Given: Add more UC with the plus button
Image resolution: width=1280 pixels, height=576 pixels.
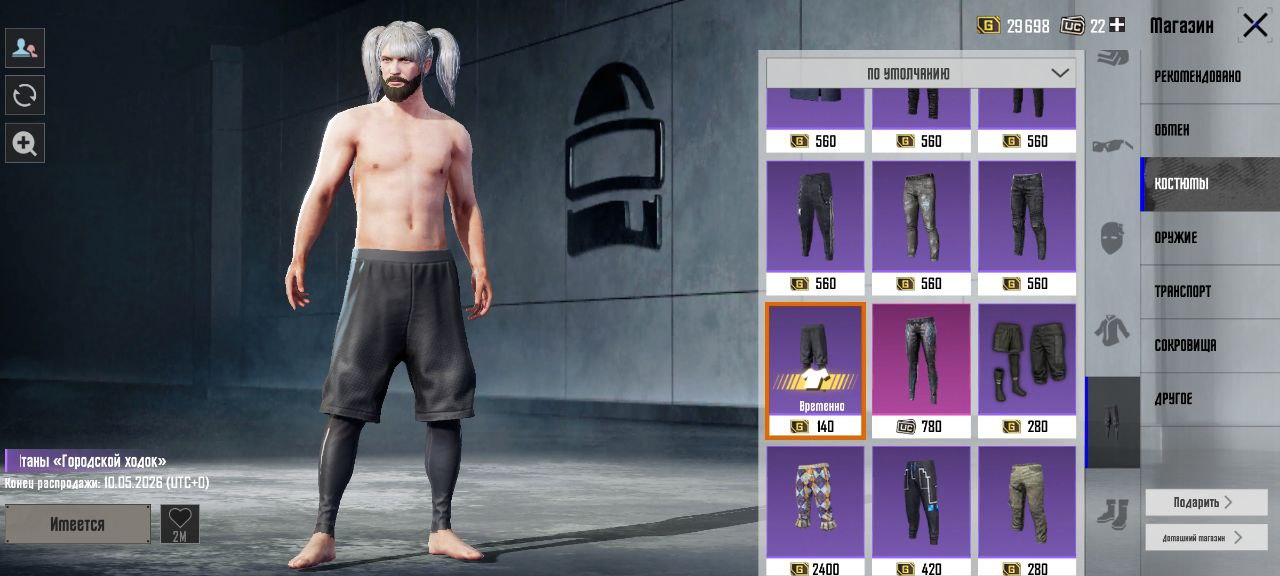Looking at the screenshot, I should 1117,25.
